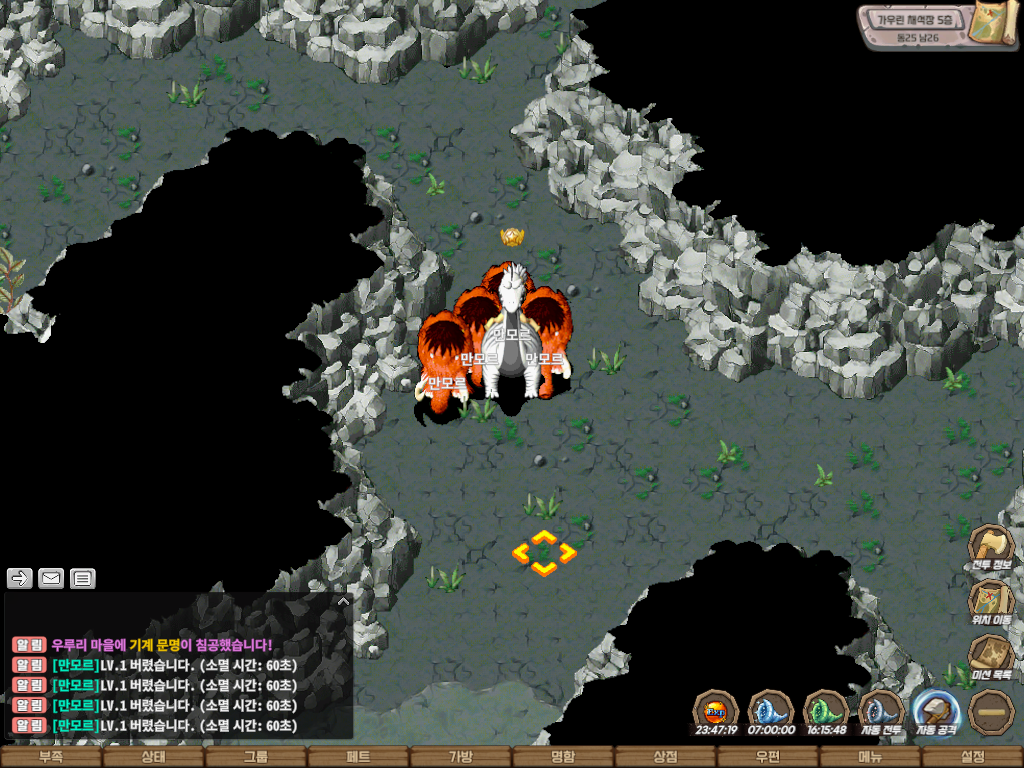Open the 상태 (status) menu
This screenshot has width=1024, height=768.
click(x=153, y=757)
